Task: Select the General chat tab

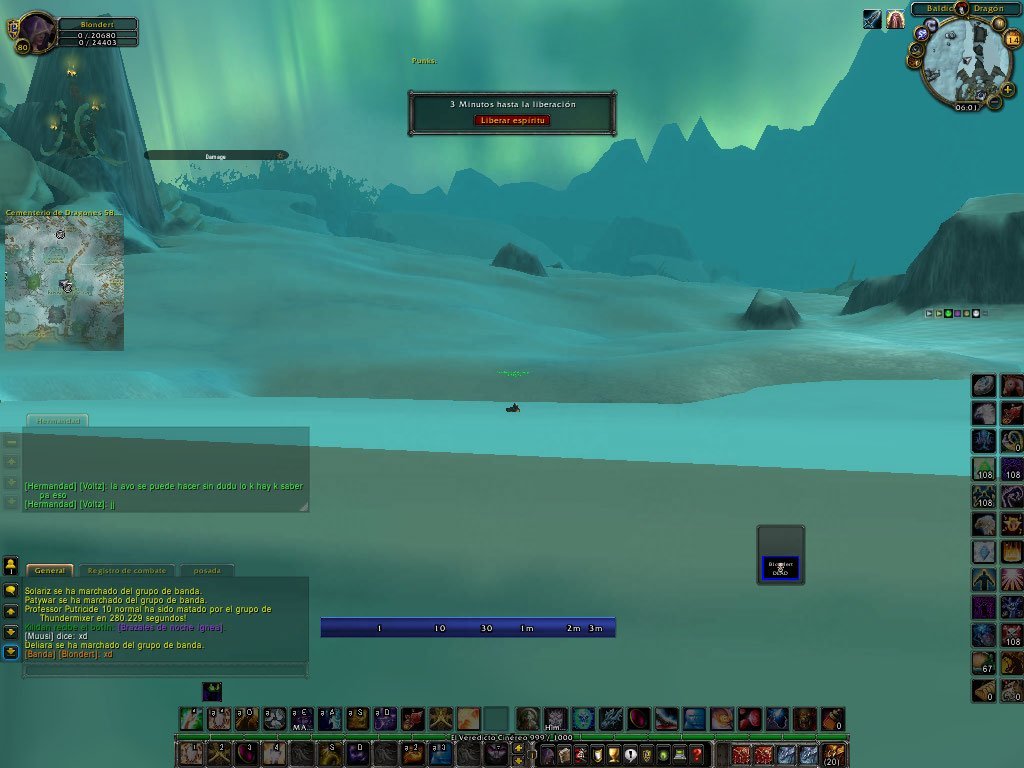Action: (x=49, y=571)
